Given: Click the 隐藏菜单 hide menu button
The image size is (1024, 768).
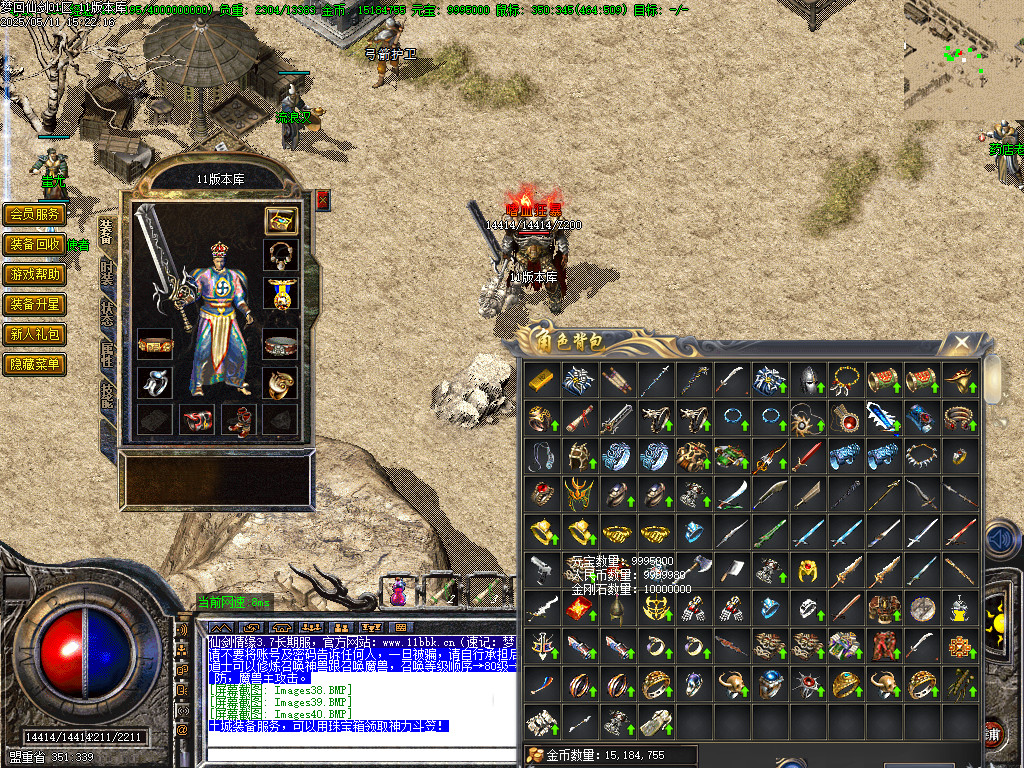Looking at the screenshot, I should (x=35, y=364).
